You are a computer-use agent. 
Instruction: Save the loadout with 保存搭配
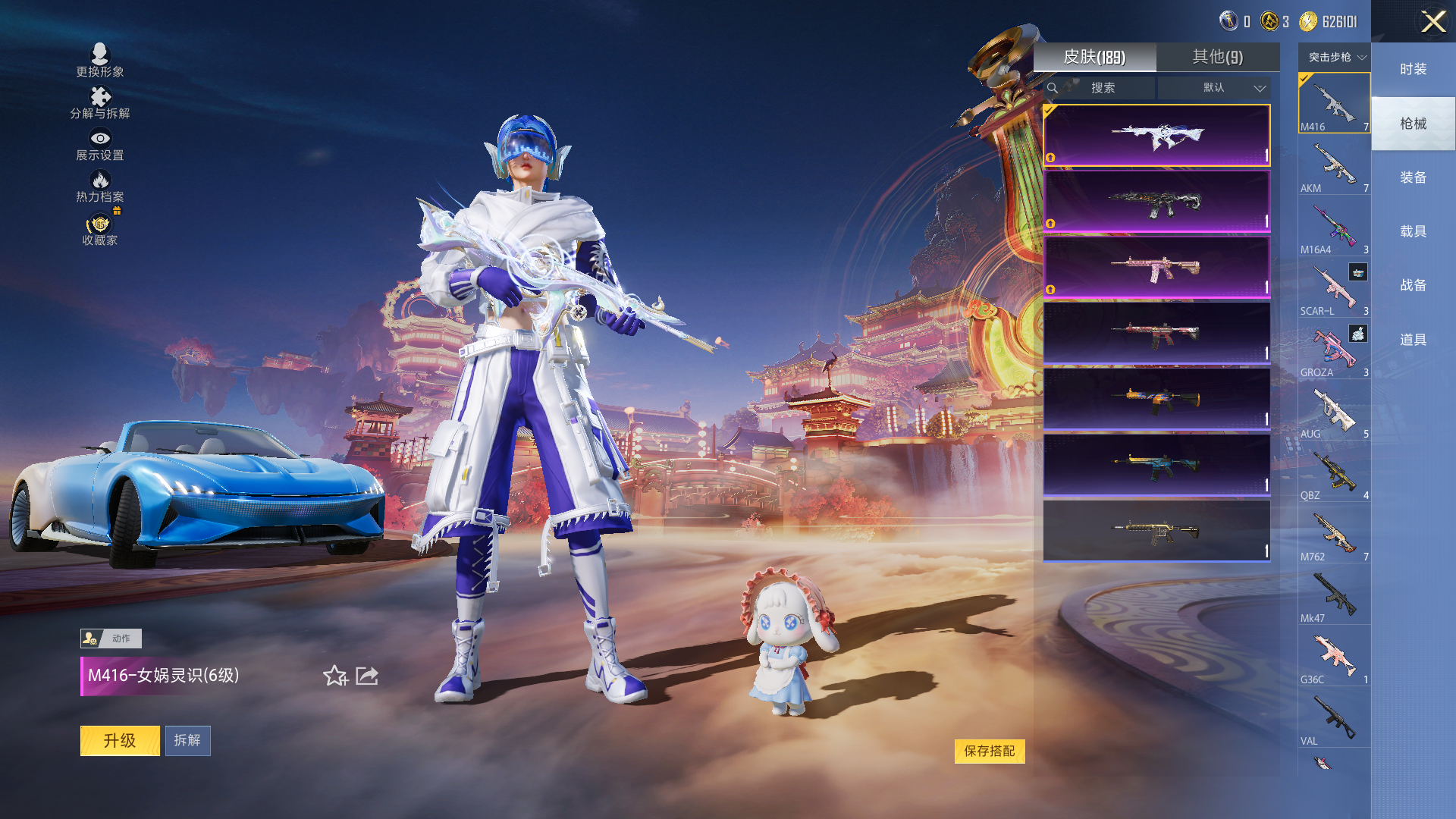click(989, 751)
